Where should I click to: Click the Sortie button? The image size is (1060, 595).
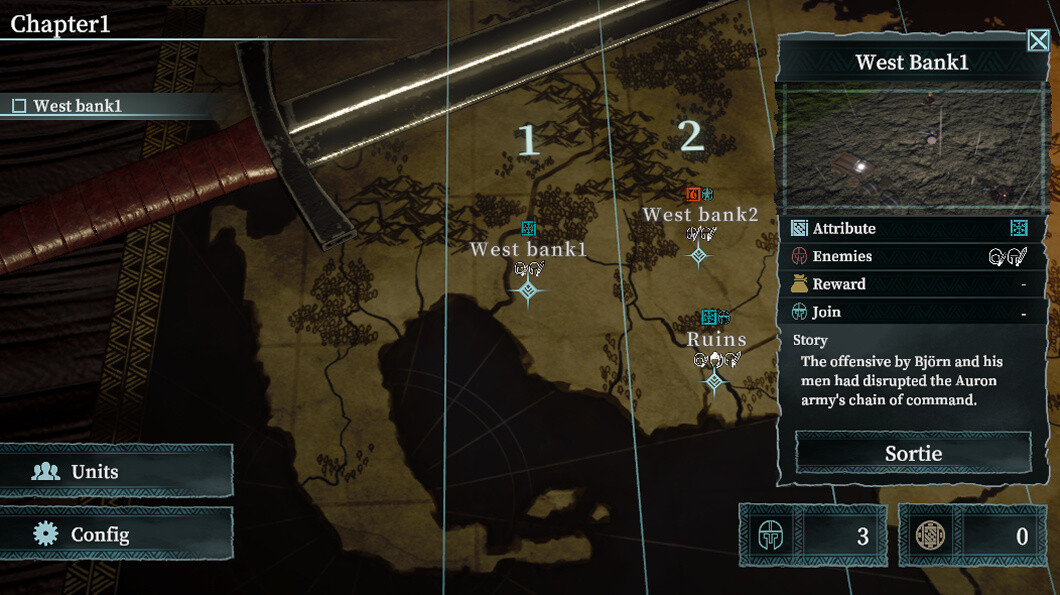tap(913, 453)
